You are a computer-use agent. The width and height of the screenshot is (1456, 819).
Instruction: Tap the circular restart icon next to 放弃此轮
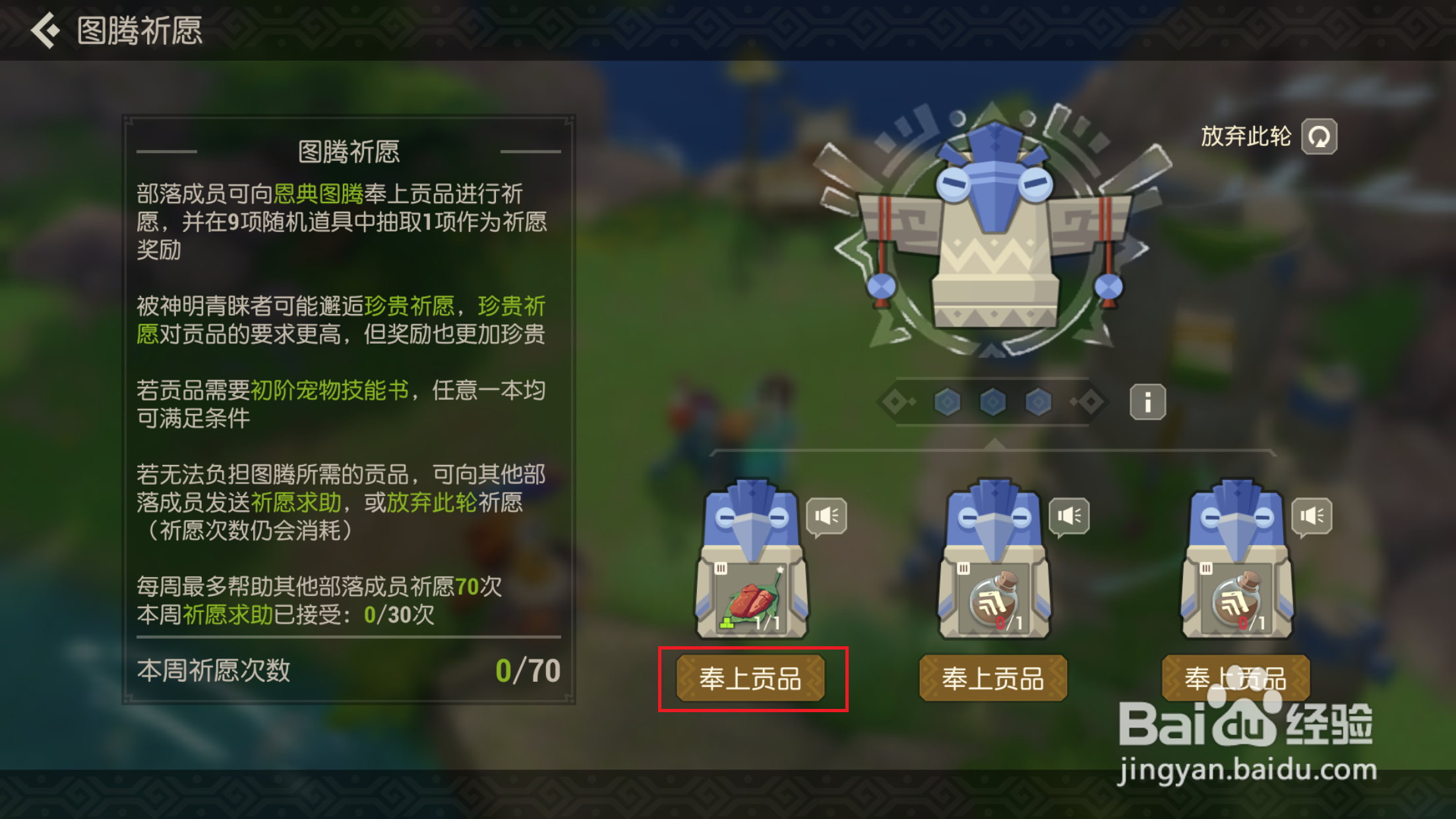tap(1319, 136)
